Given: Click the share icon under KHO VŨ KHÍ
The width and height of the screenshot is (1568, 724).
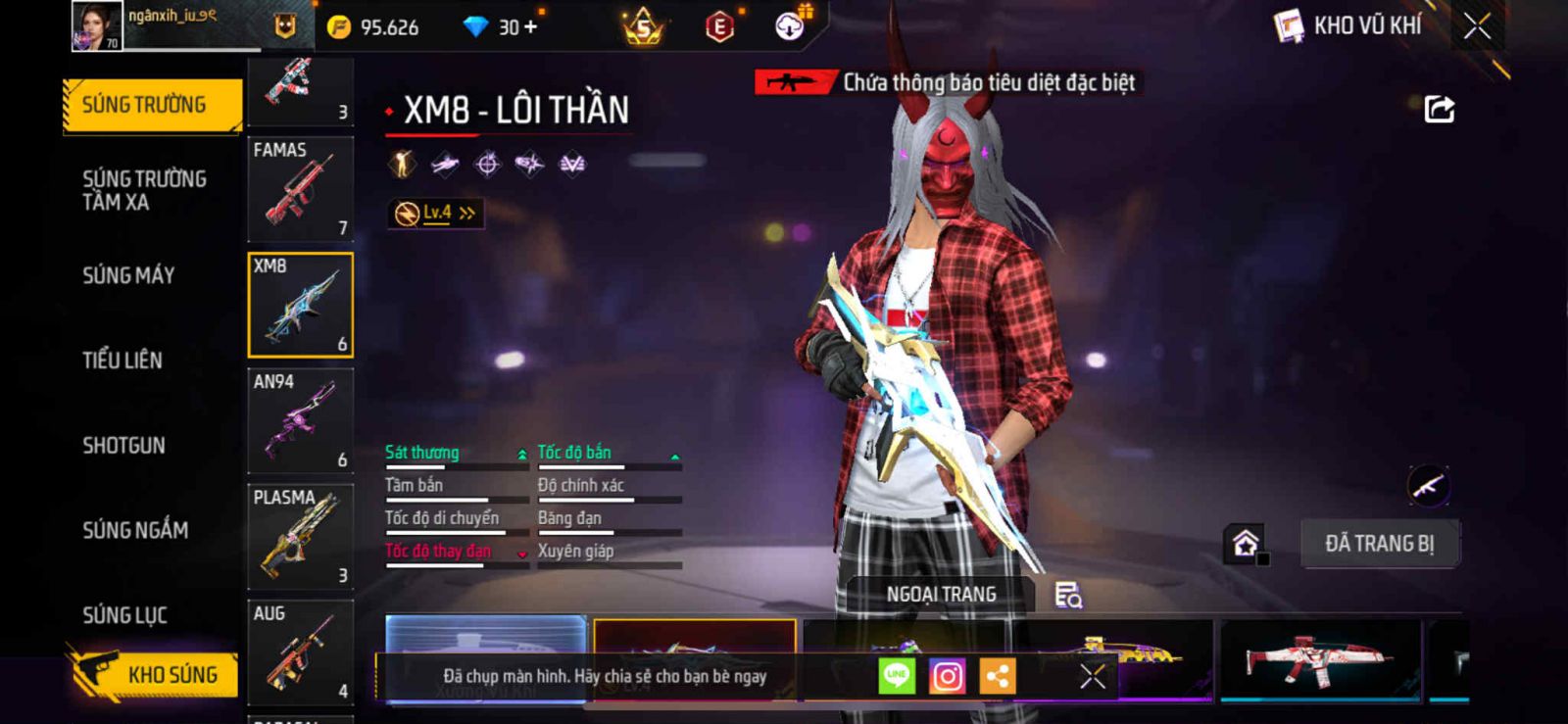Looking at the screenshot, I should tap(1439, 109).
